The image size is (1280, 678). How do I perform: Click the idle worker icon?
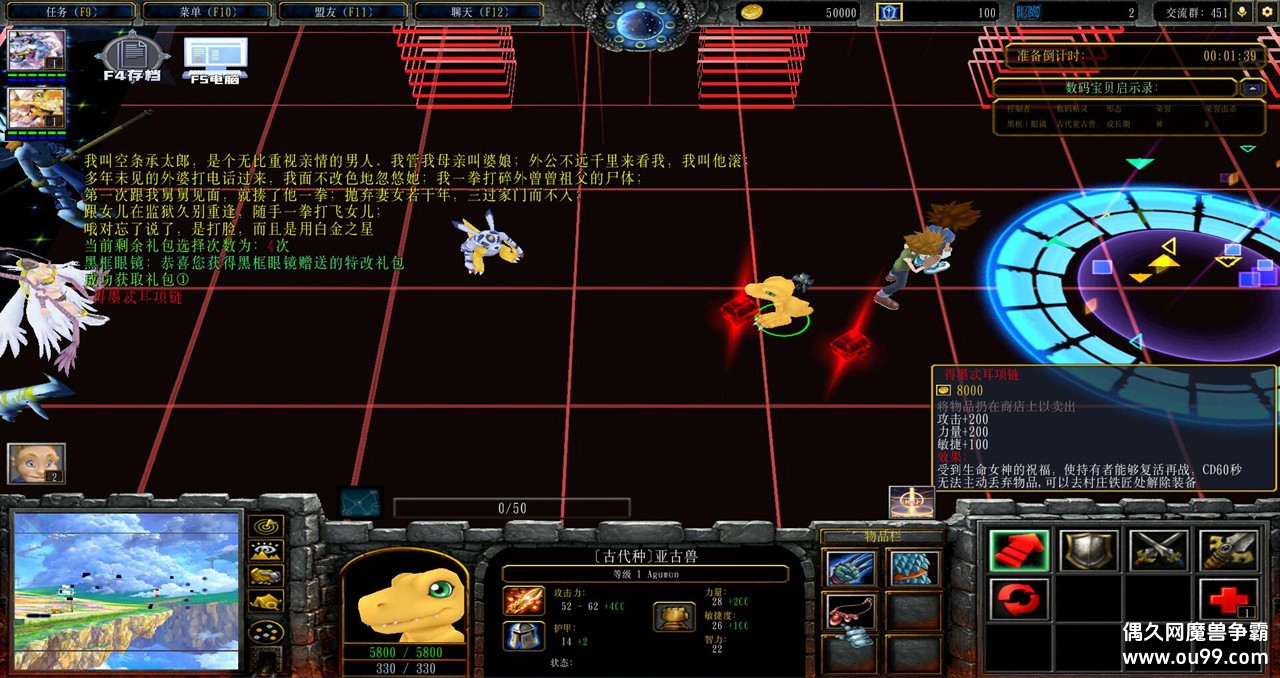coord(36,464)
